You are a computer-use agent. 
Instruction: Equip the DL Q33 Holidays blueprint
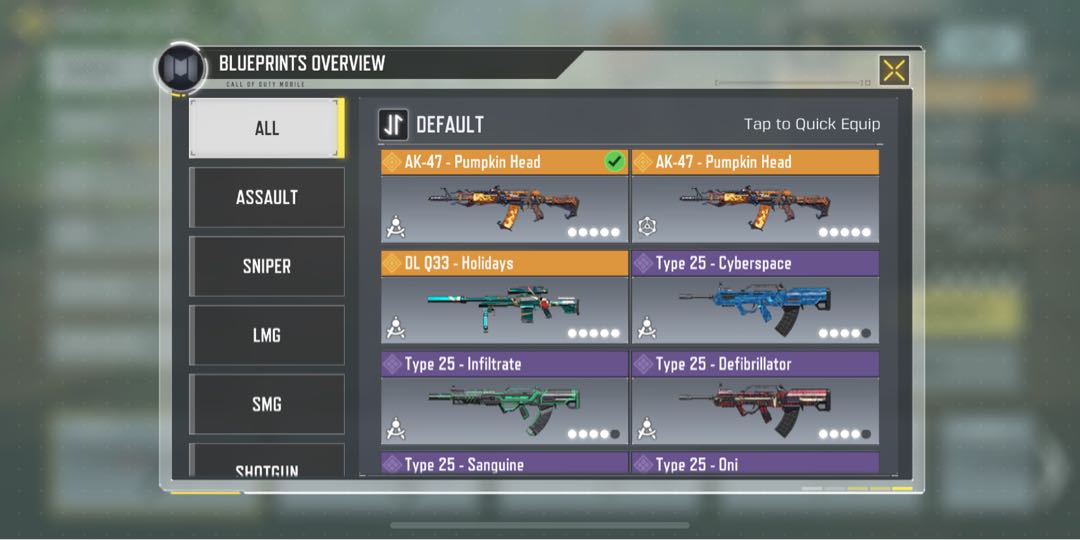(504, 298)
